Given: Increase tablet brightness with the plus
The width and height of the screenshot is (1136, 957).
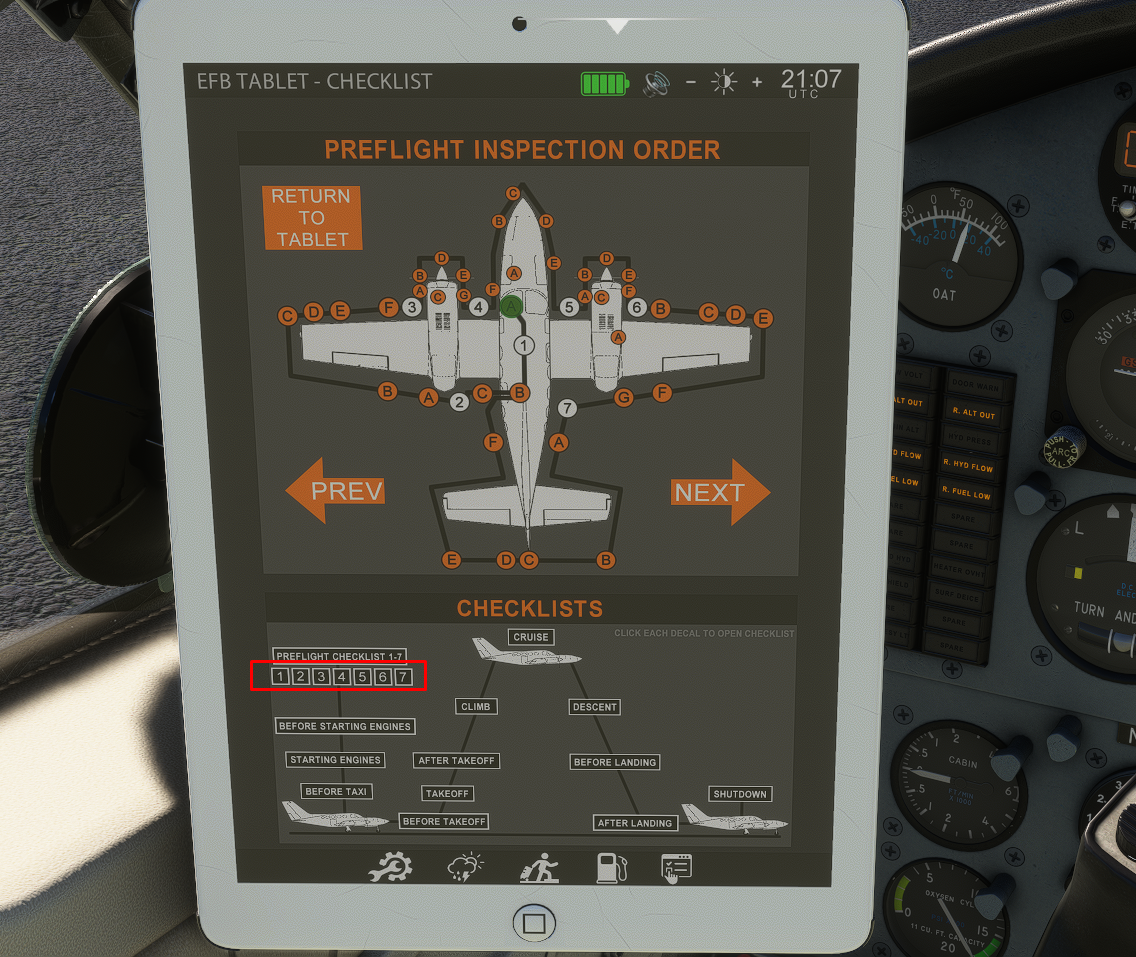Looking at the screenshot, I should point(757,82).
